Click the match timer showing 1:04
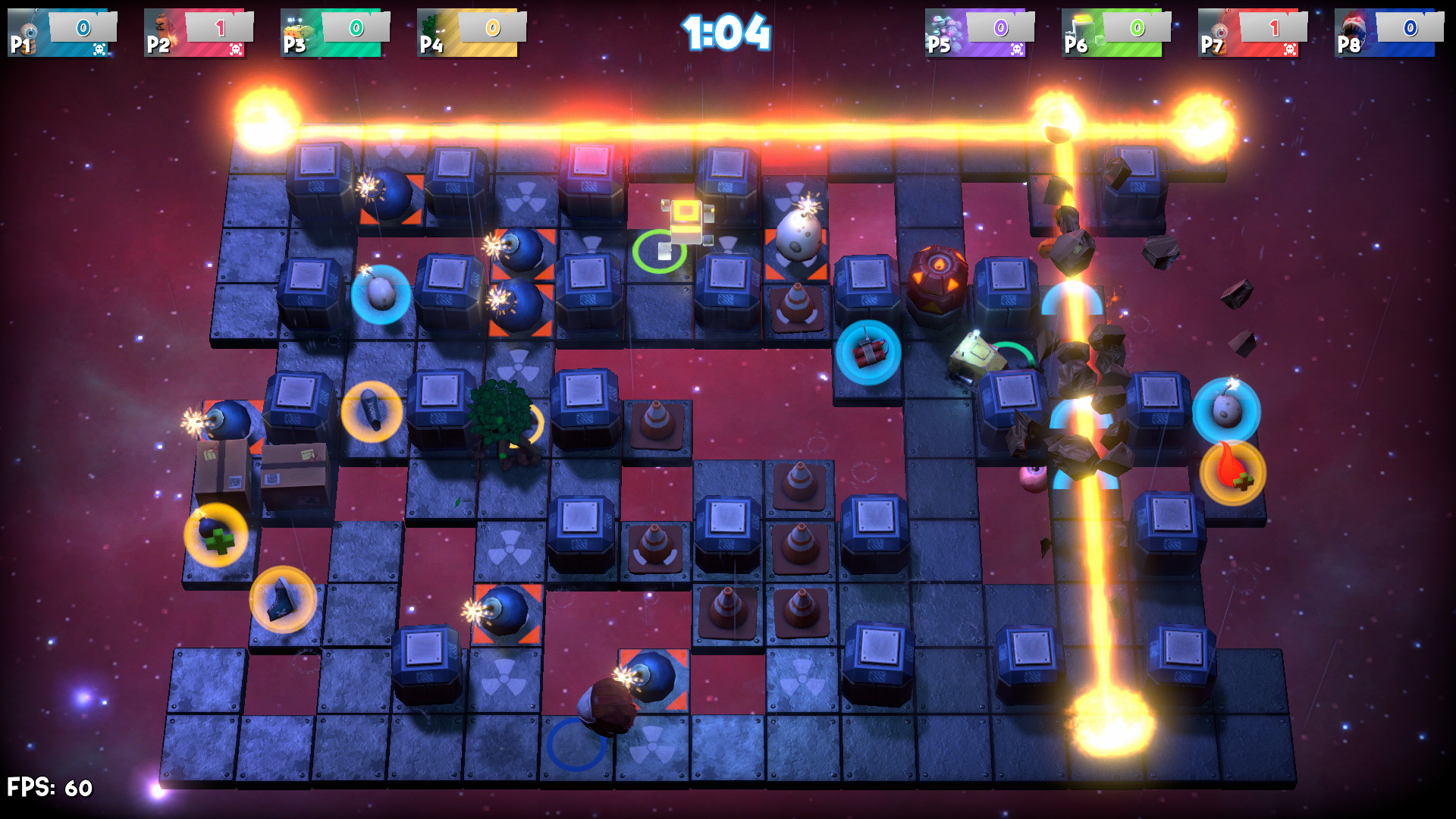Screen dimensions: 1456x819 click(x=724, y=32)
